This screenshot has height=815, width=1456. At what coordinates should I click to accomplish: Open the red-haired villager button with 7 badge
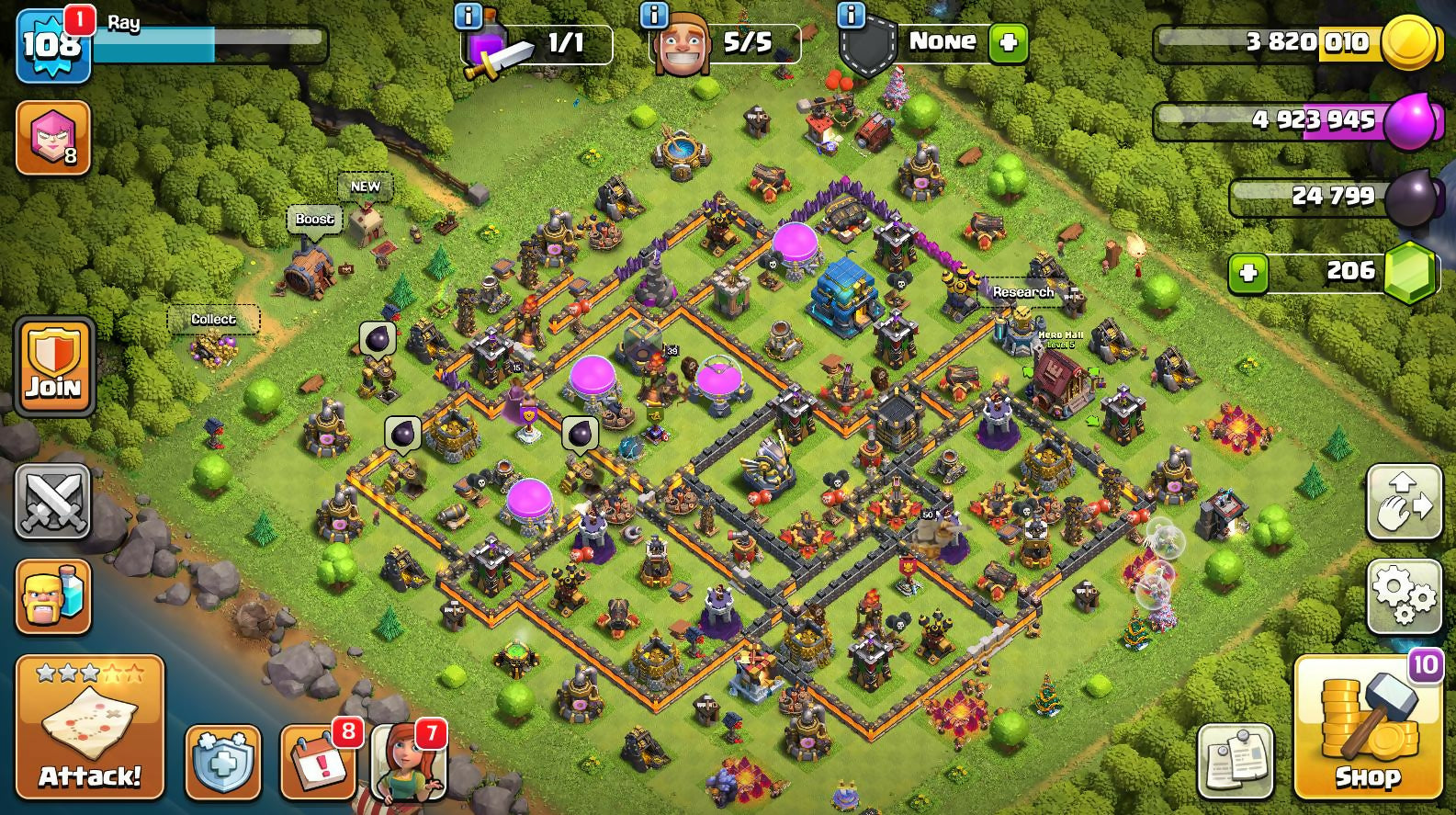click(x=408, y=762)
